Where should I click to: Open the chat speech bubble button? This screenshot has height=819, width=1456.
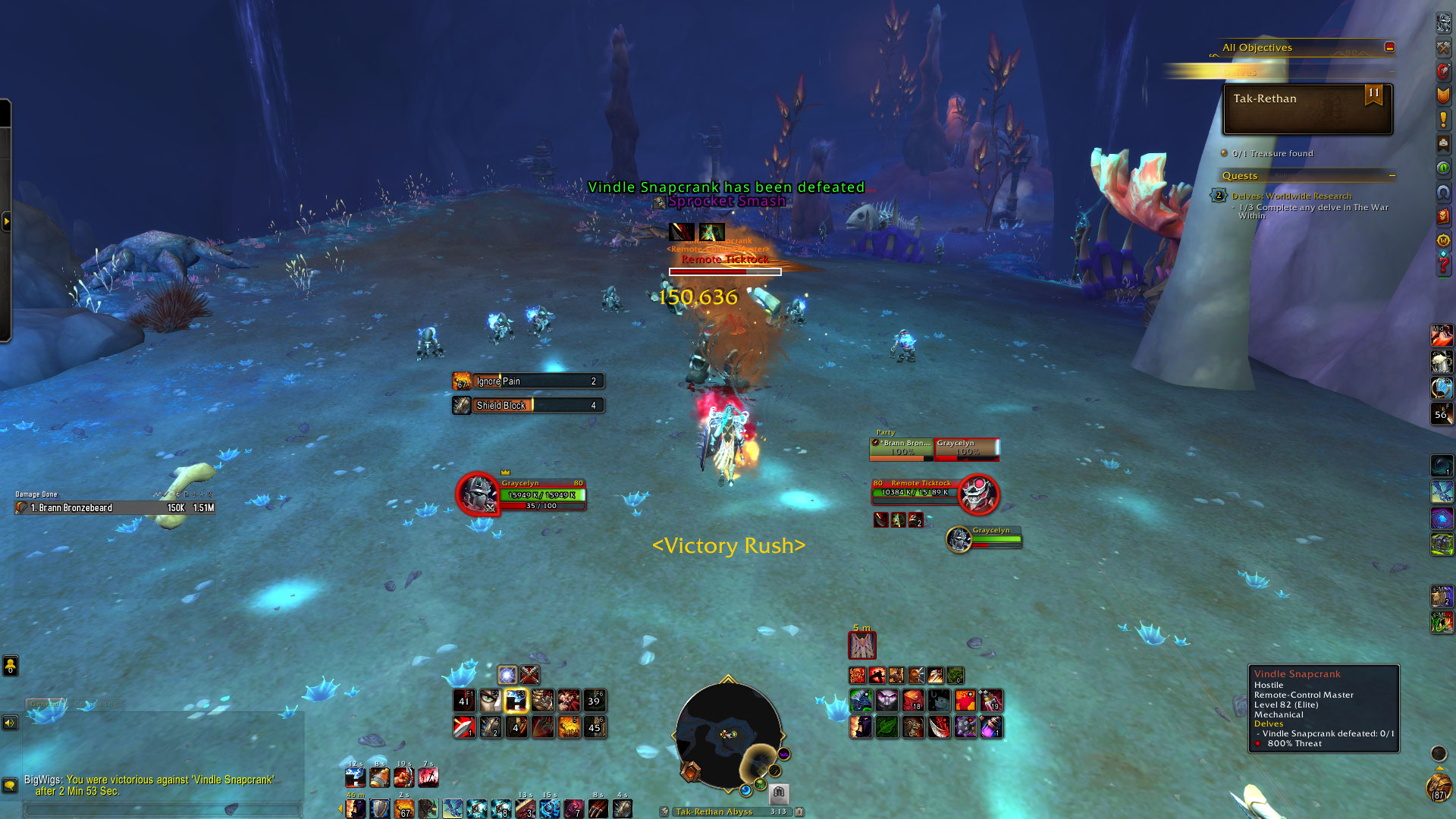(10, 785)
